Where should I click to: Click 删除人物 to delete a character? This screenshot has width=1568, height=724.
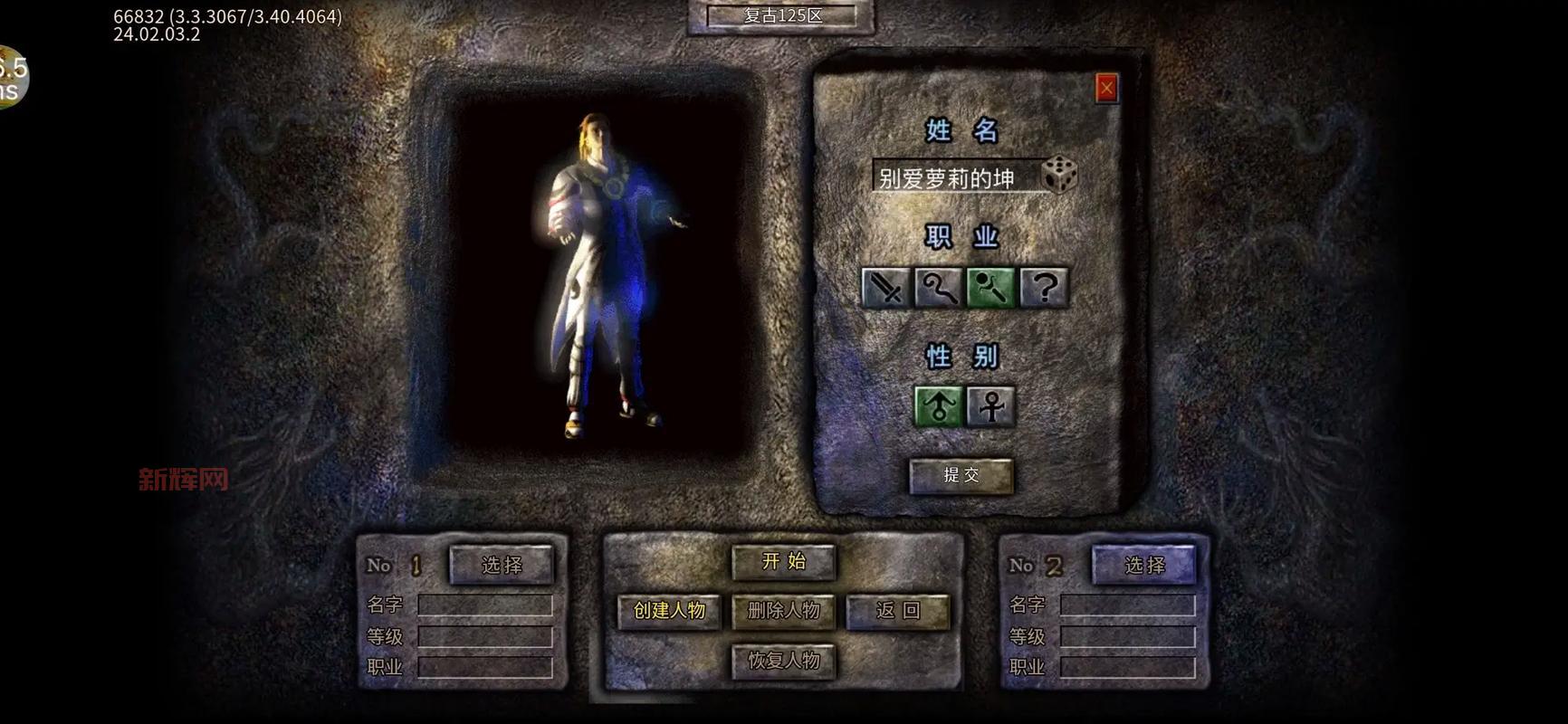pyautogui.click(x=784, y=611)
